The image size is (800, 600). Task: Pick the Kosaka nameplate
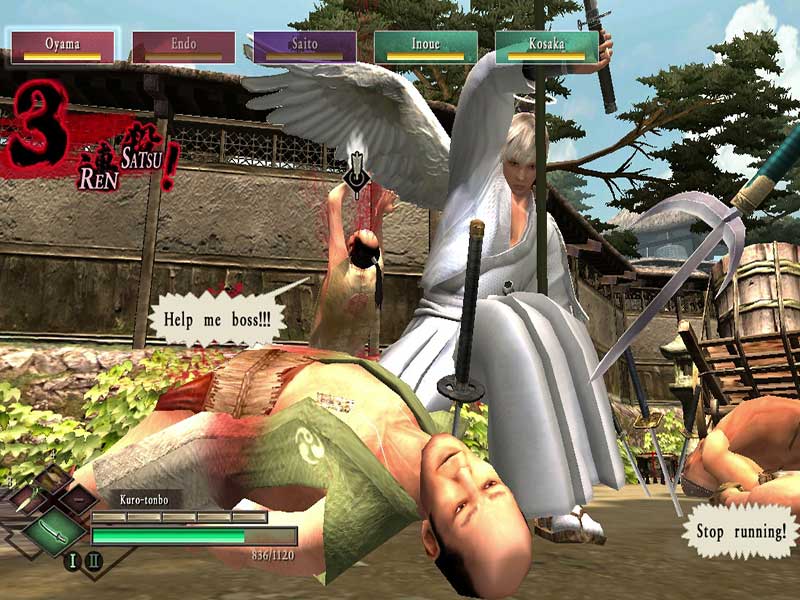click(547, 46)
